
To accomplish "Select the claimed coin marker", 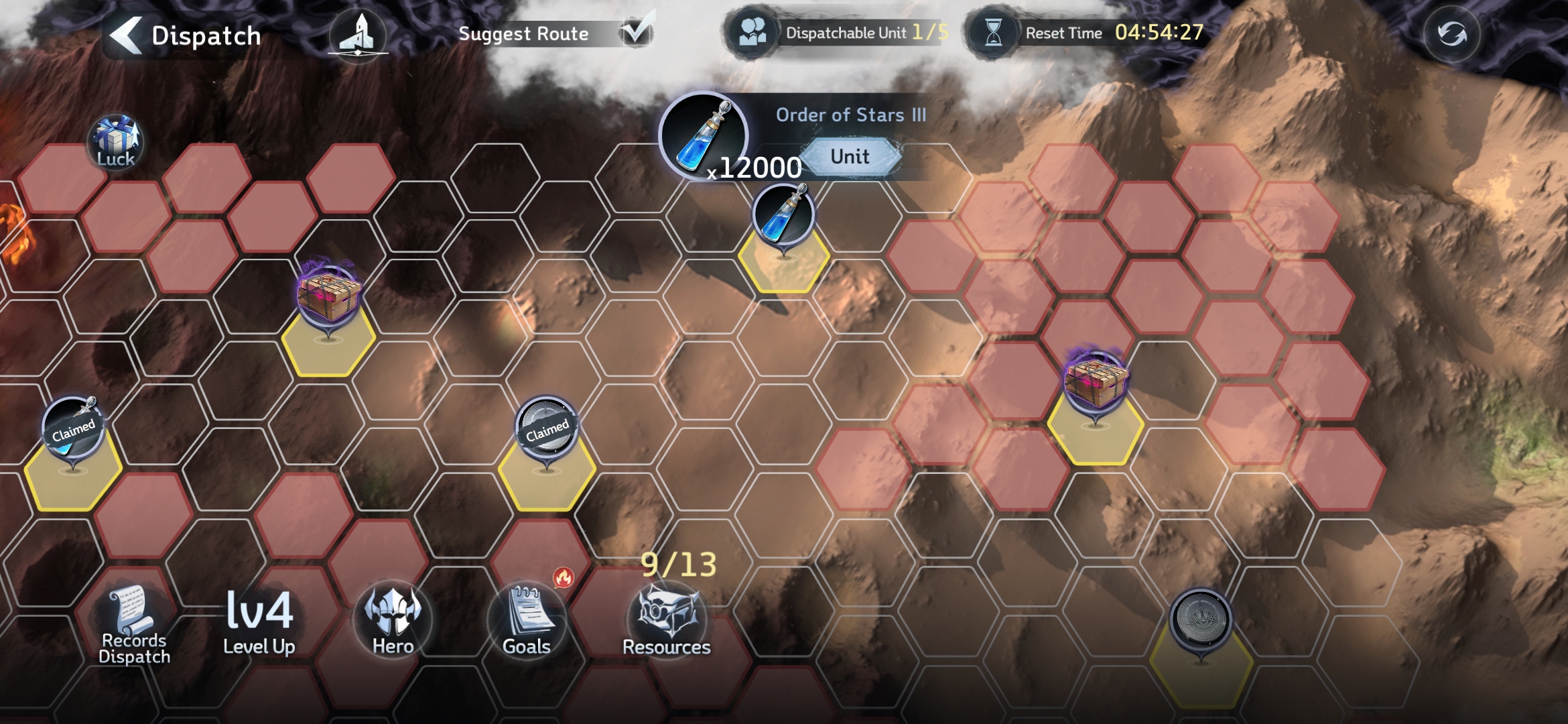I will pos(547,428).
